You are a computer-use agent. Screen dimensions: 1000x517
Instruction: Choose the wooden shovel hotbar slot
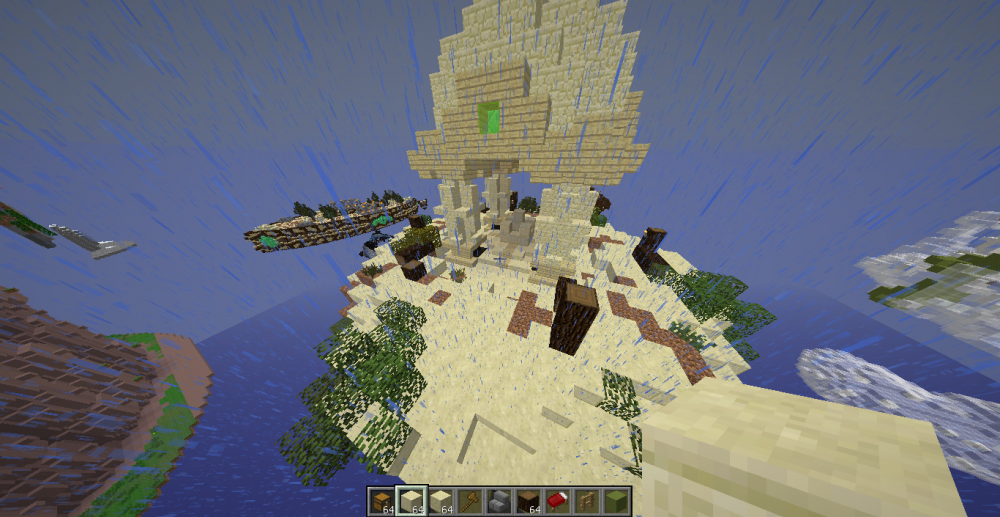click(x=469, y=500)
